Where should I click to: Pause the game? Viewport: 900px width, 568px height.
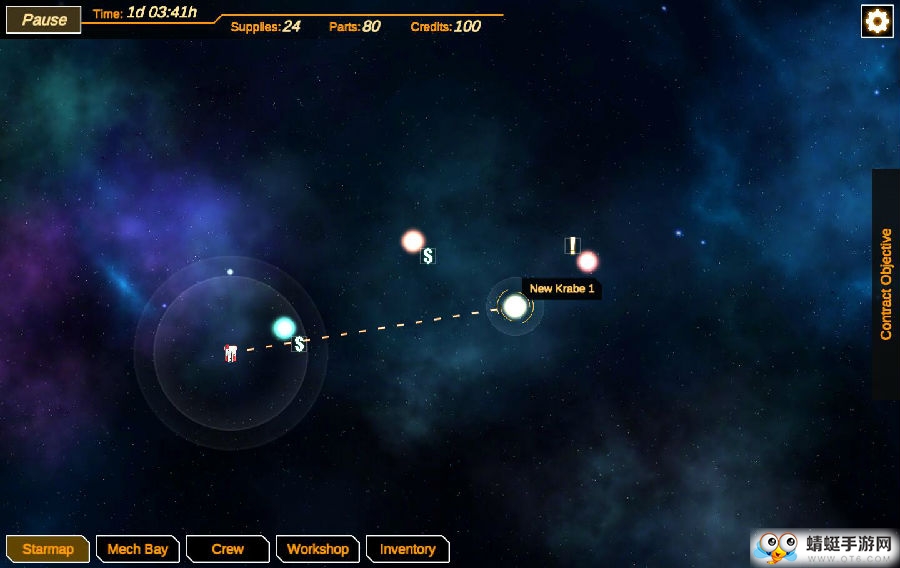pyautogui.click(x=44, y=19)
